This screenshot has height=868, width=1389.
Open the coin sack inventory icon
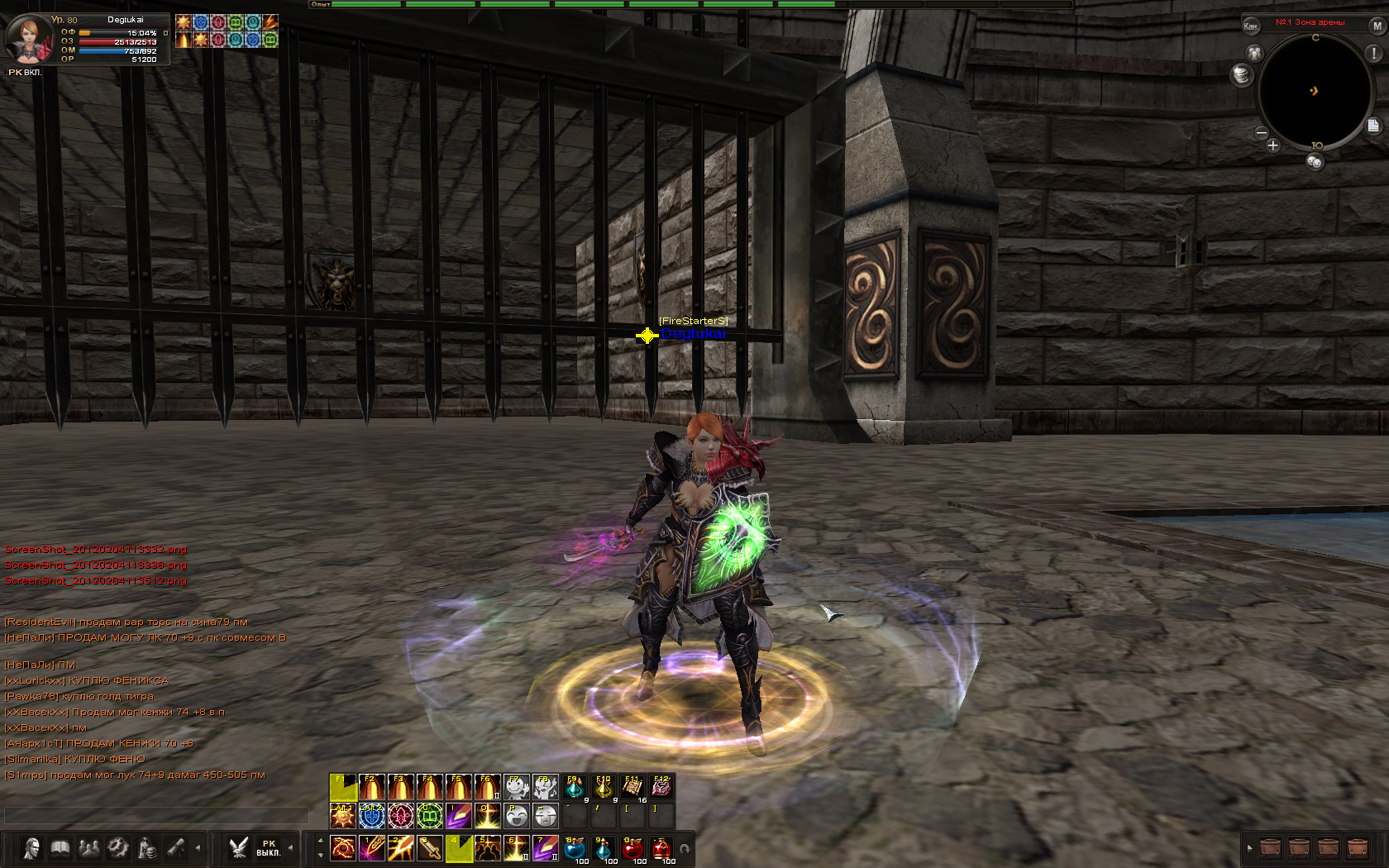(x=147, y=848)
